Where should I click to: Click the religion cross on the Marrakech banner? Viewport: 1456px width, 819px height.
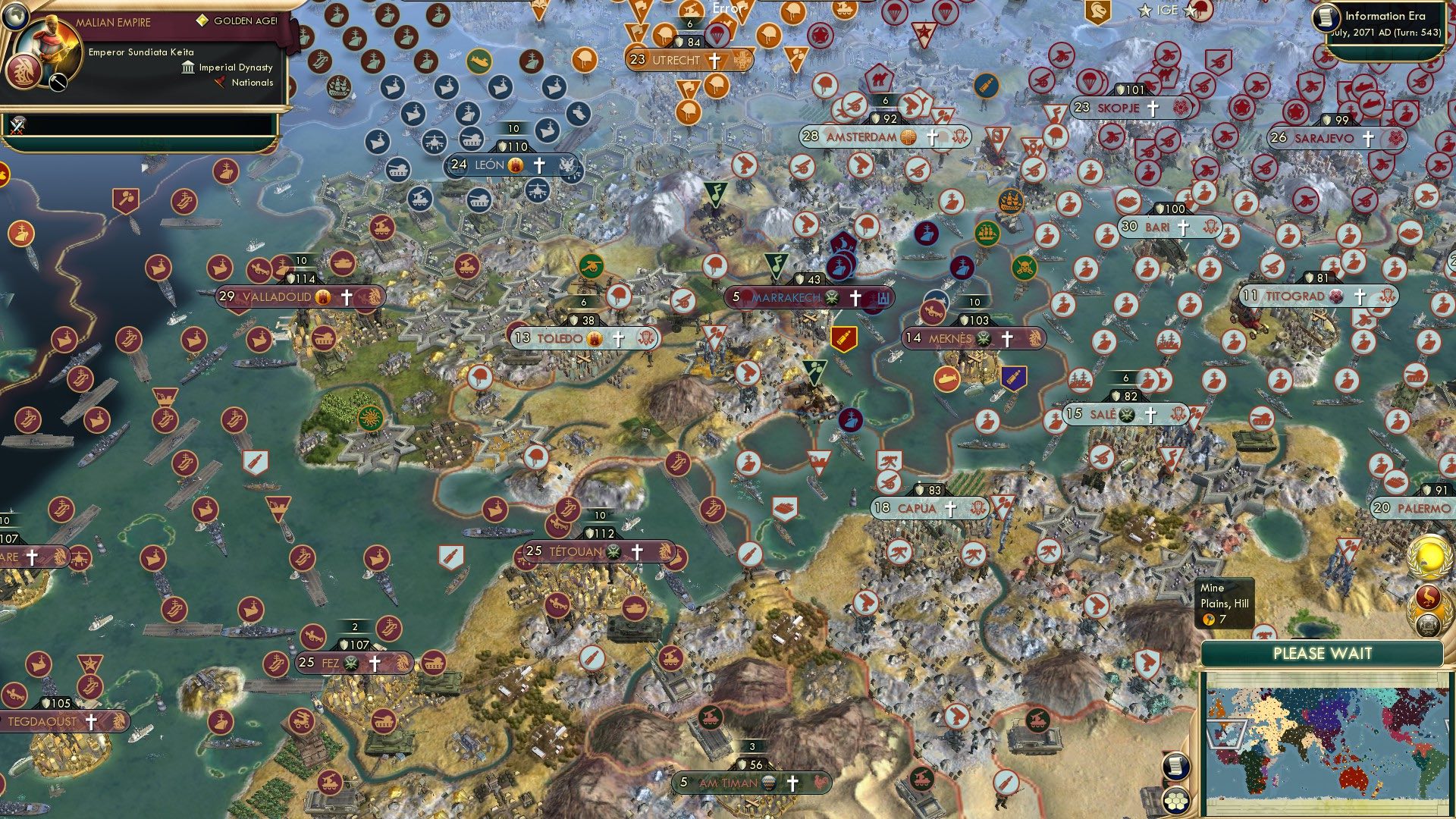pos(855,297)
